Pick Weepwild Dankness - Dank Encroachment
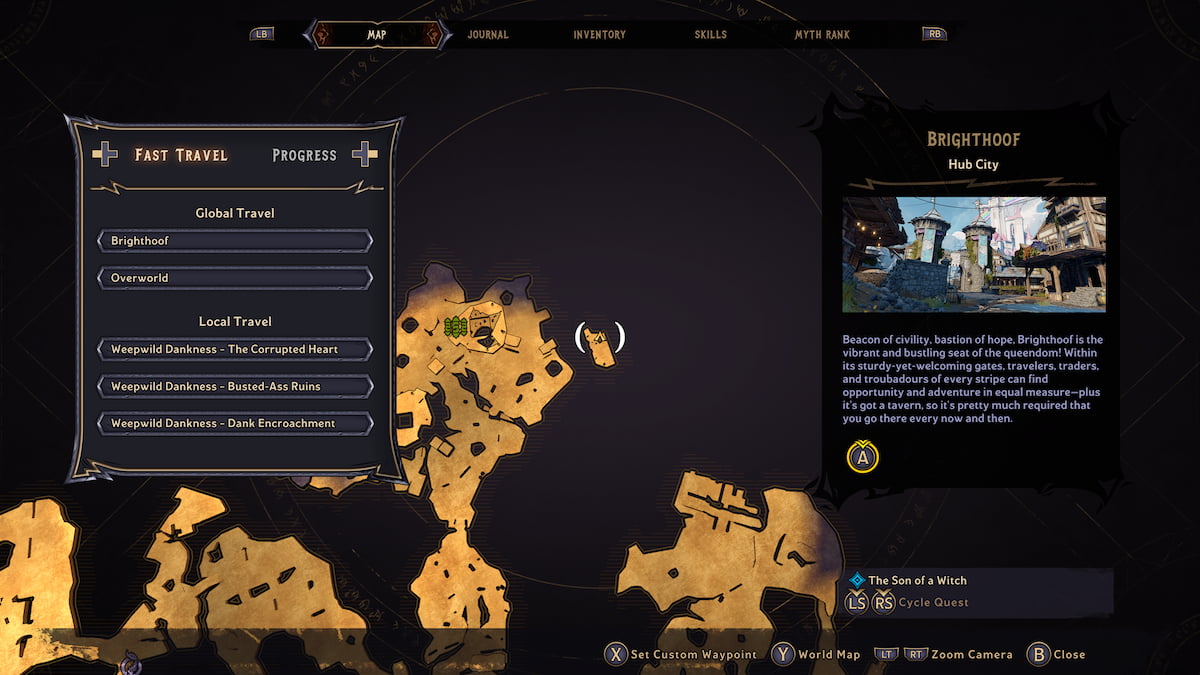The width and height of the screenshot is (1200, 675). [235, 423]
